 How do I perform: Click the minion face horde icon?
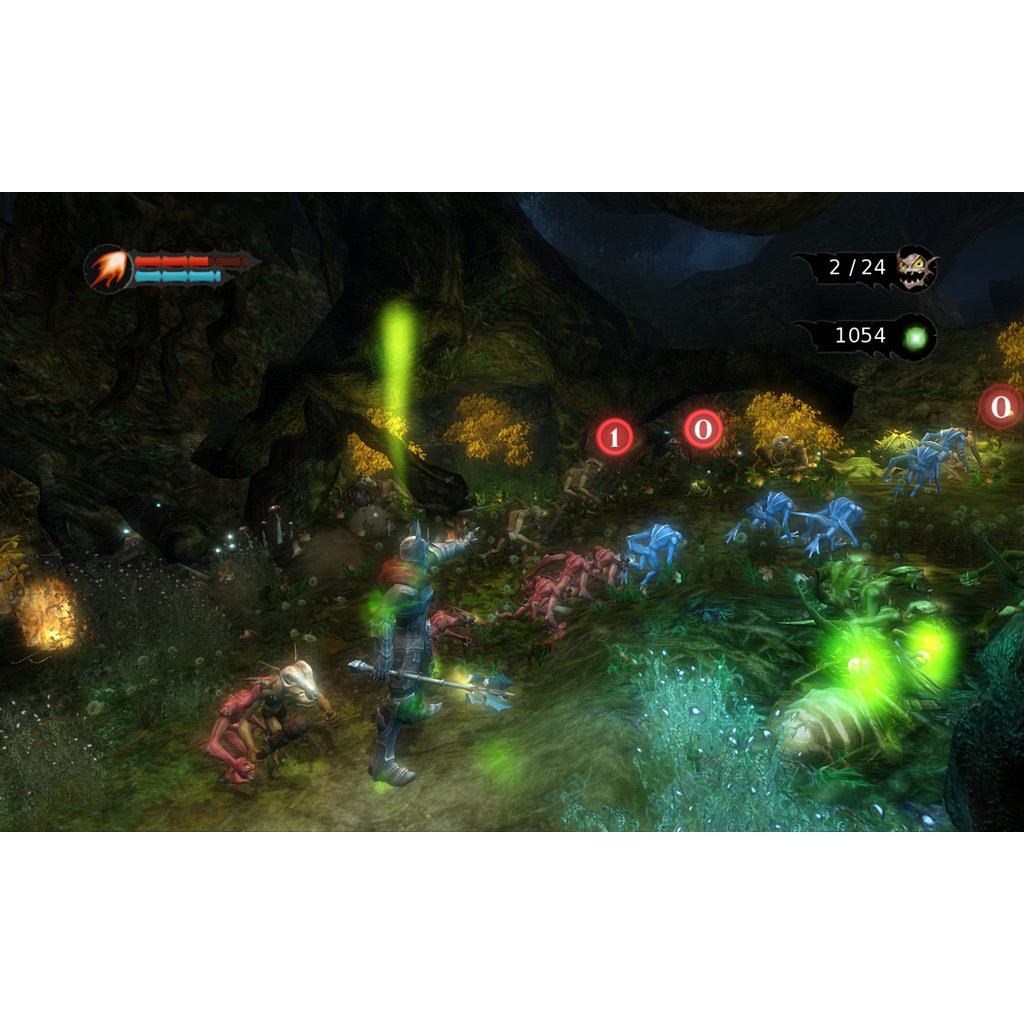pos(915,268)
